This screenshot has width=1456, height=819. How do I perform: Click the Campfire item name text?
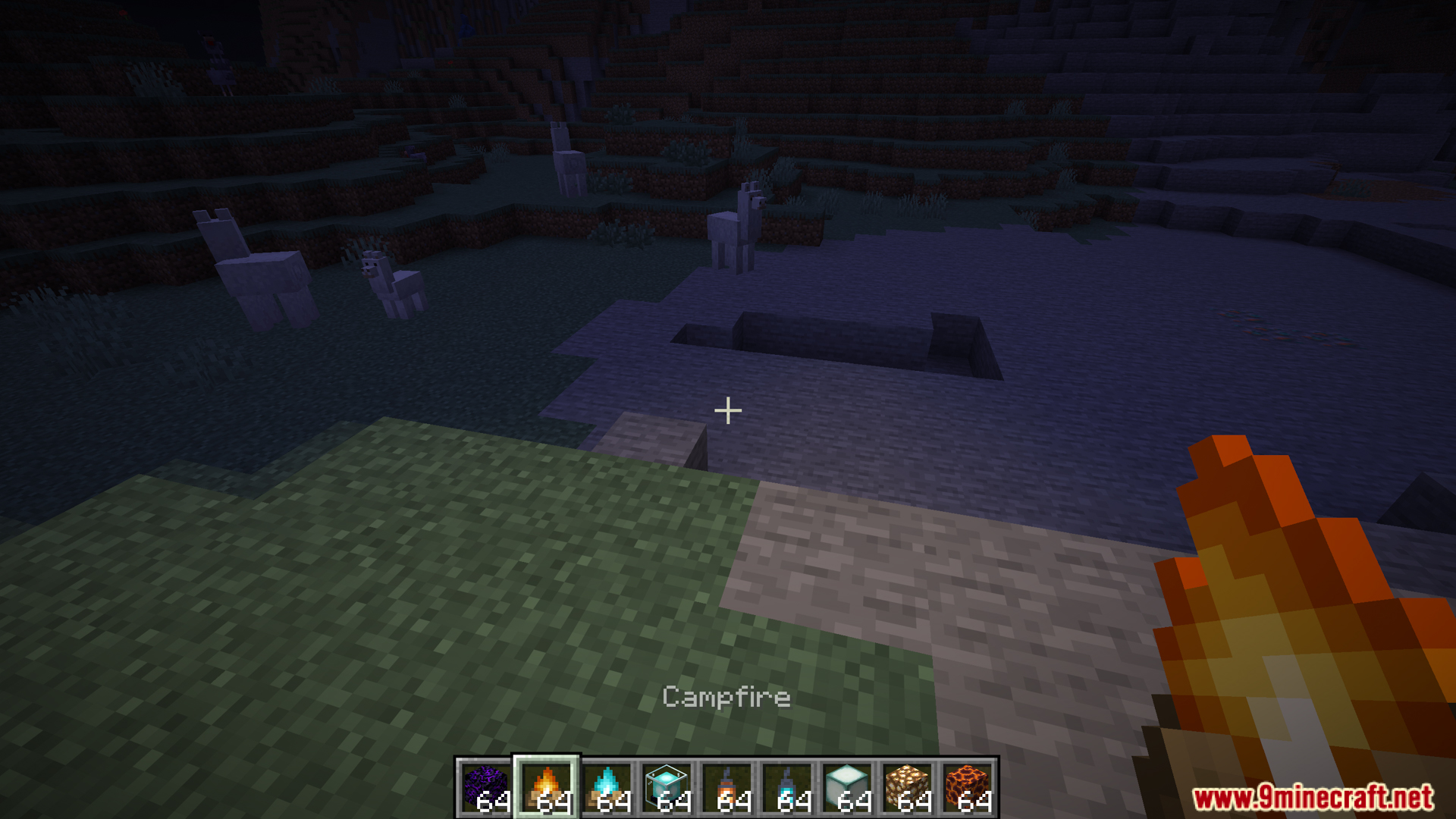pos(726,697)
